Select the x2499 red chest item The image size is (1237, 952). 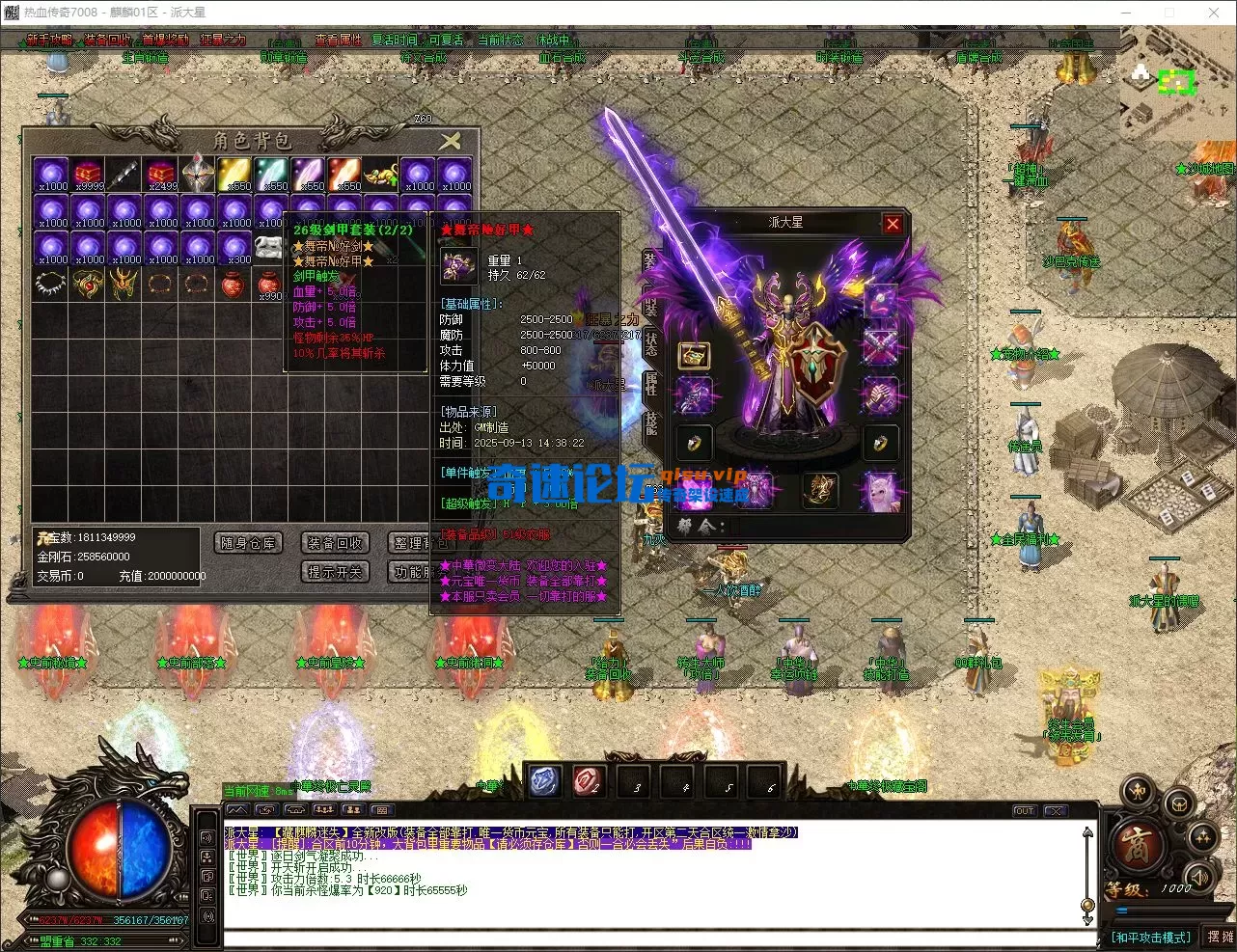point(161,175)
